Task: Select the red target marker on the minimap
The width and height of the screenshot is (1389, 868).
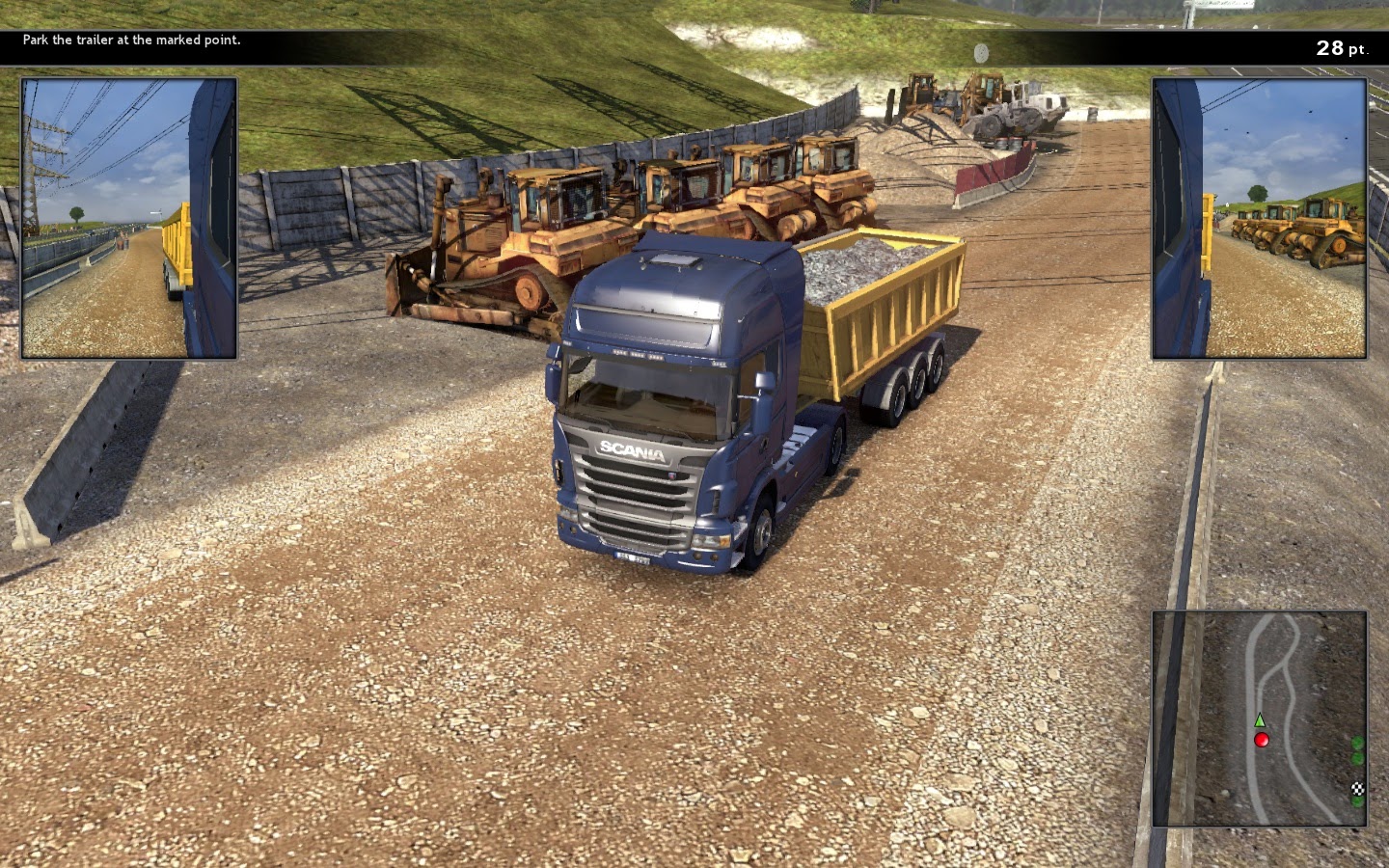Action: [x=1261, y=740]
